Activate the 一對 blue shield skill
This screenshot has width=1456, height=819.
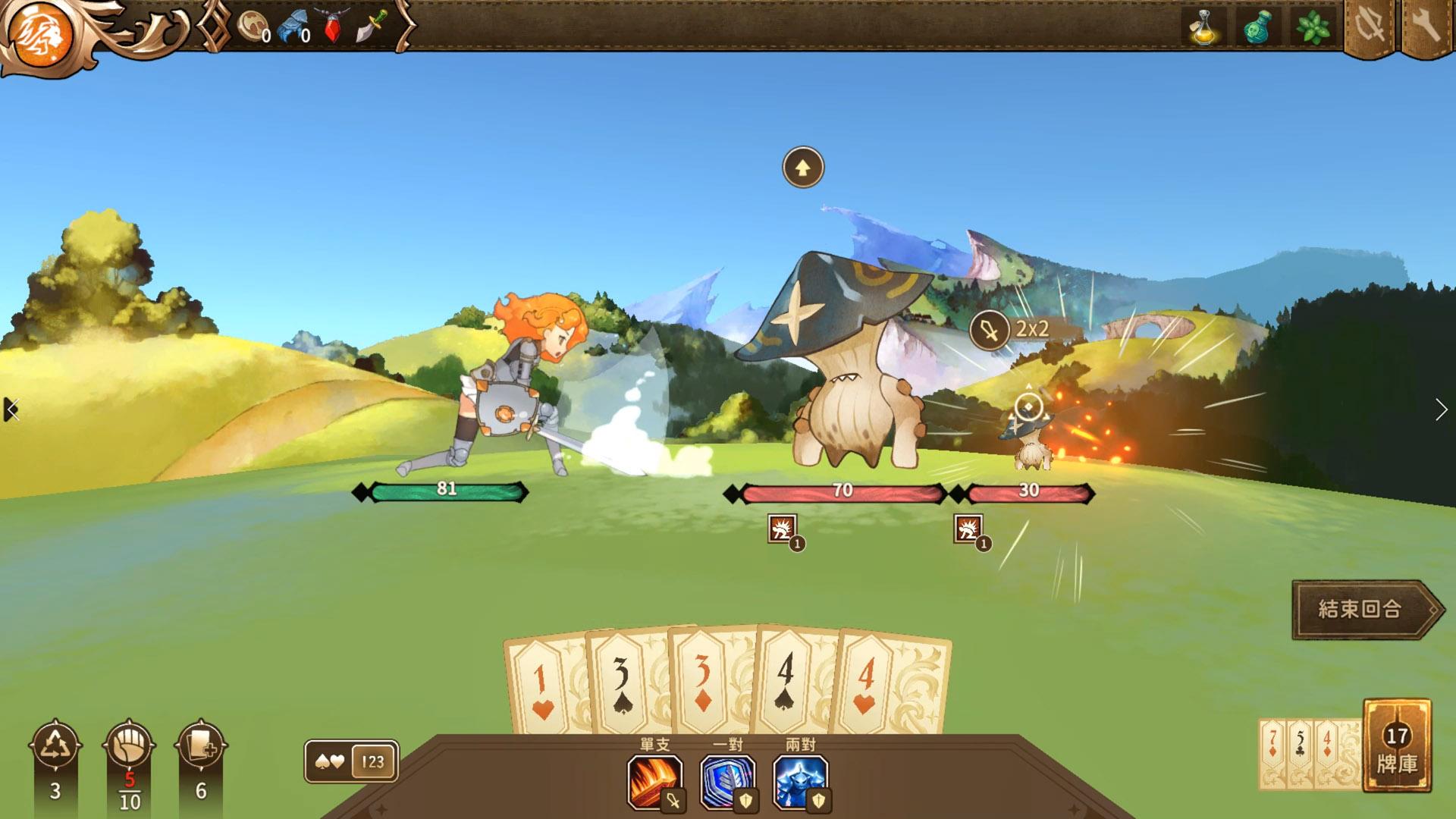tap(727, 781)
